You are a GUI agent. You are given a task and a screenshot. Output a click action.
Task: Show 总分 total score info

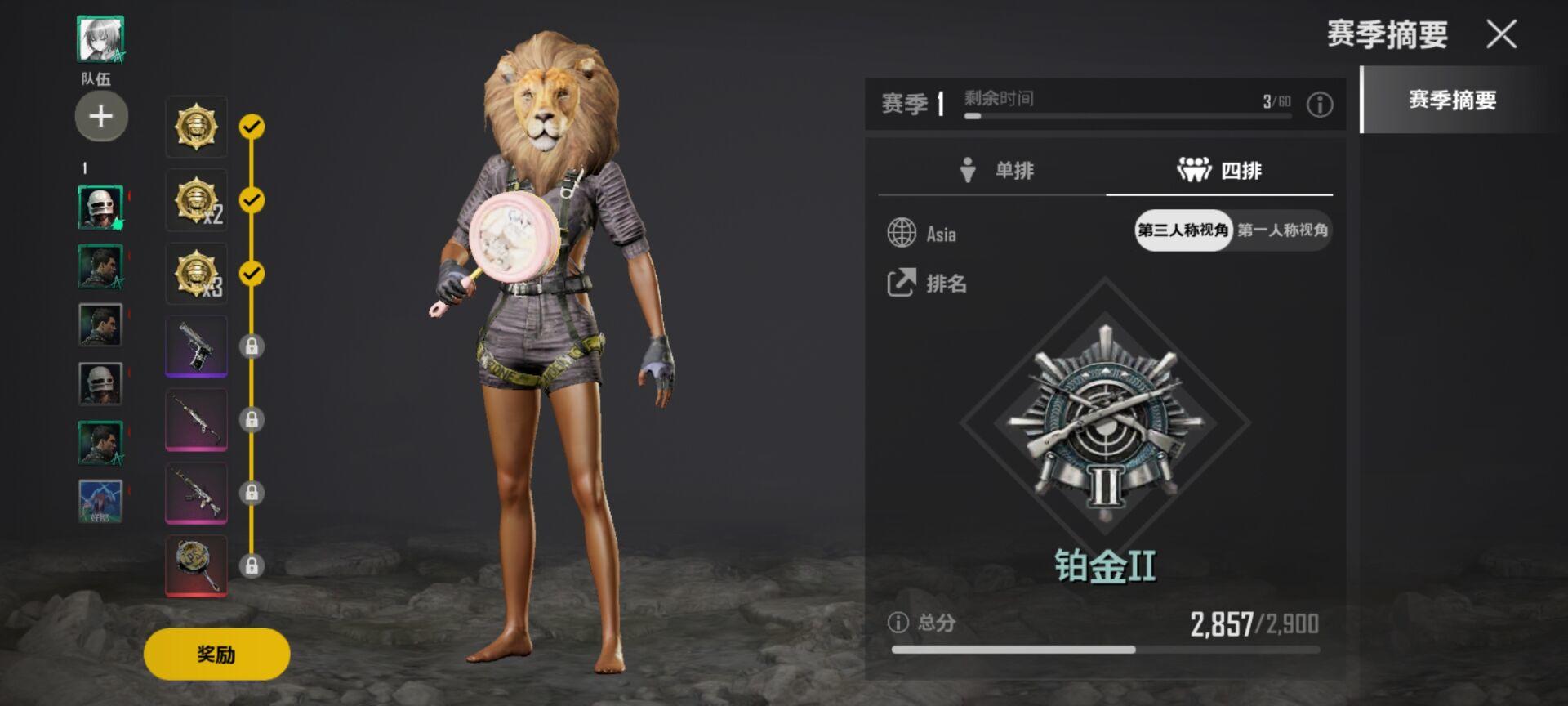[x=898, y=623]
